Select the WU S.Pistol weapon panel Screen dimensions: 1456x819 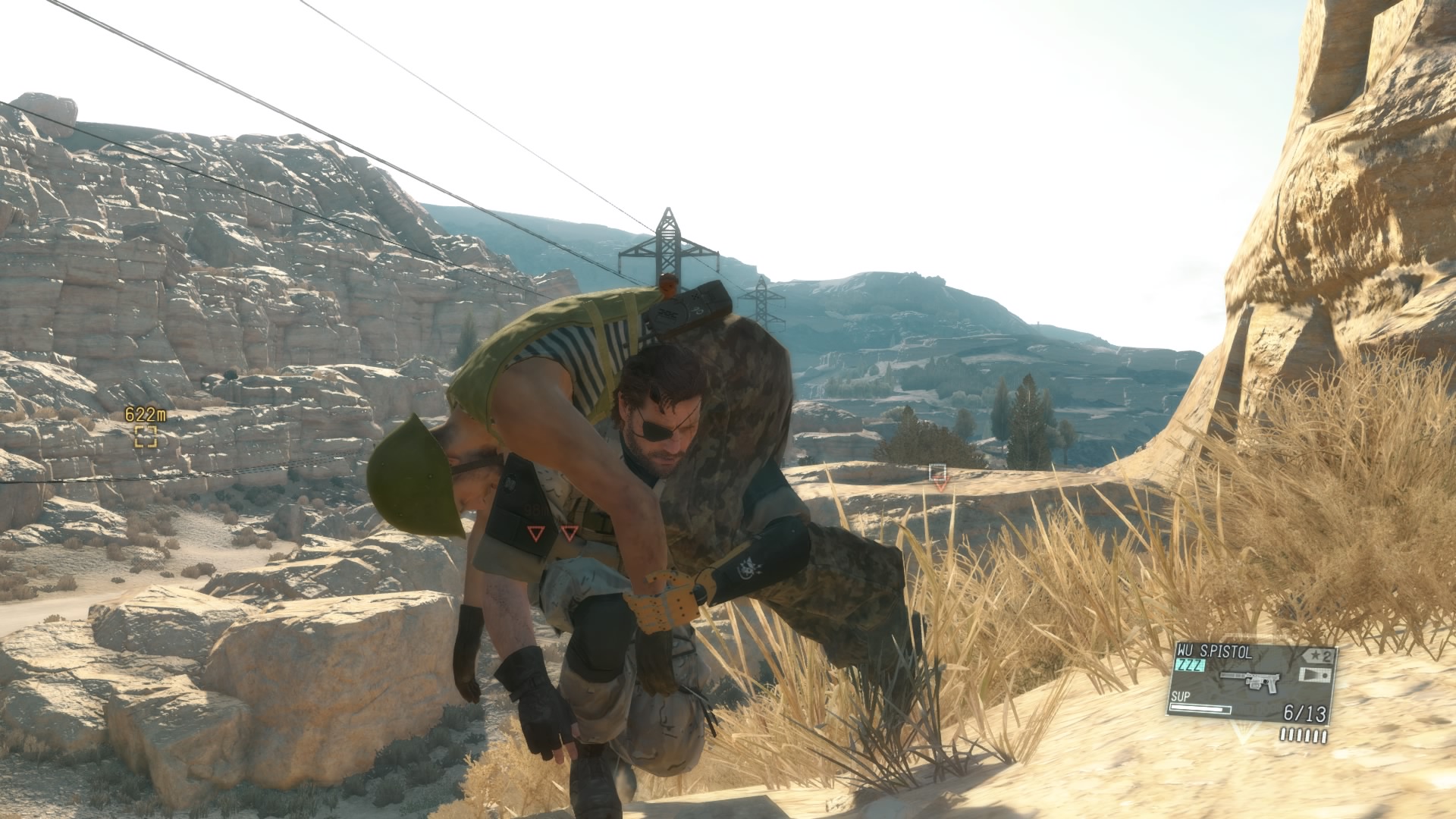1250,682
